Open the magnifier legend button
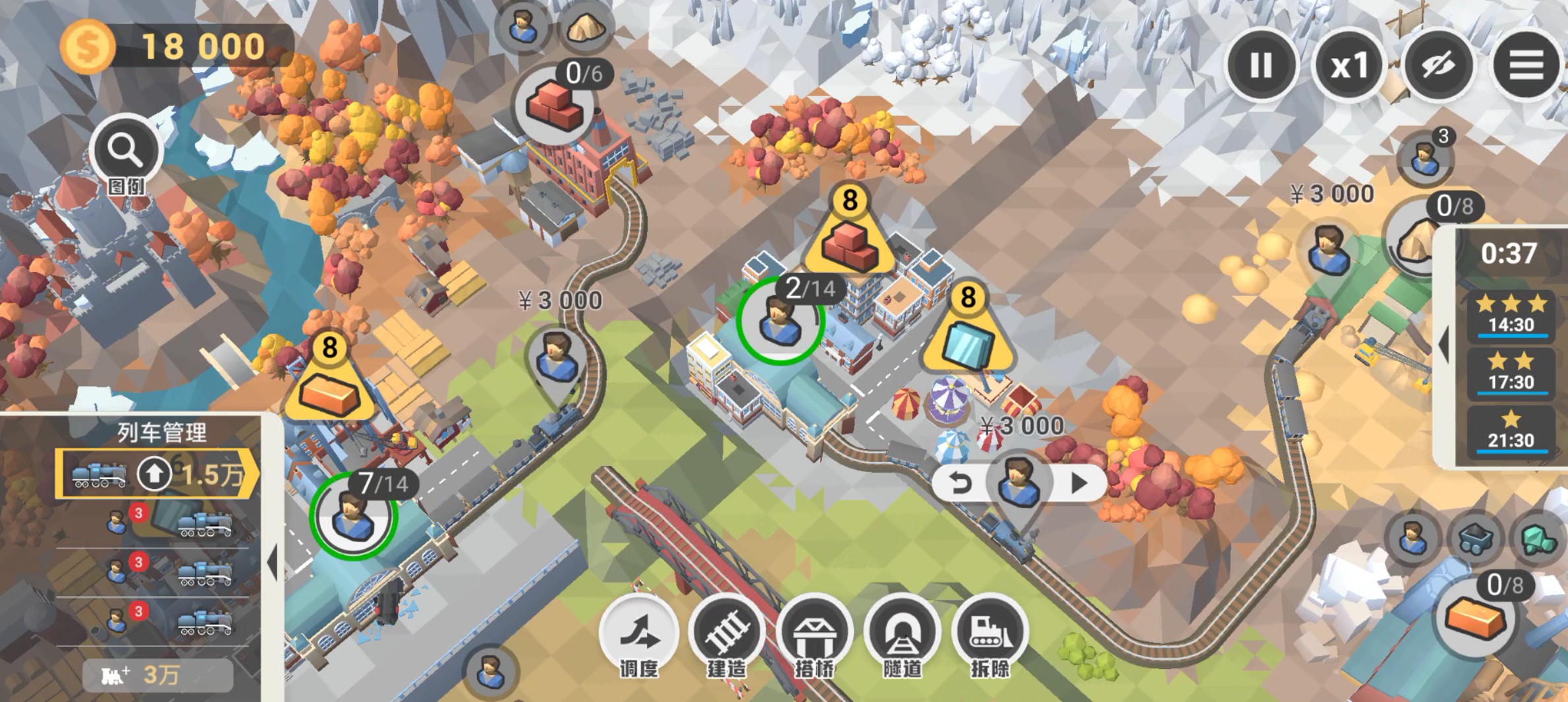Screen dimensions: 1568x702 pos(125,151)
